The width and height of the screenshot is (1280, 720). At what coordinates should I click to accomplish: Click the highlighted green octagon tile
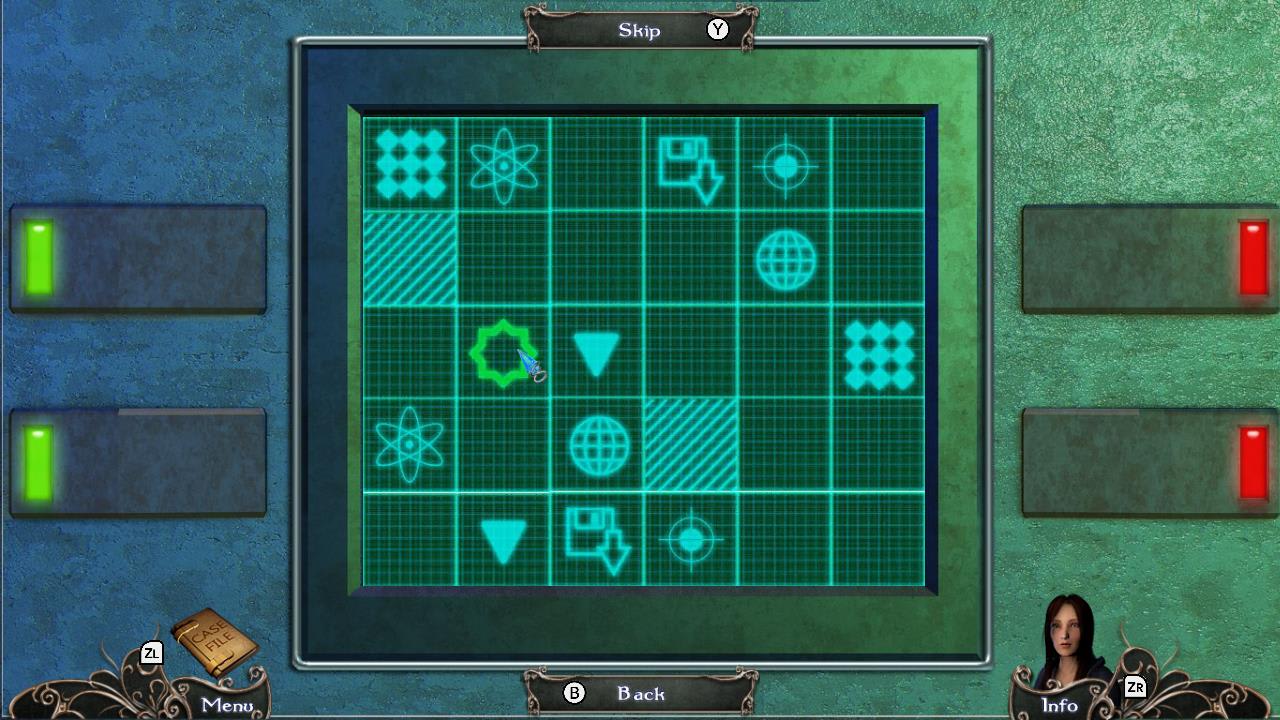coord(503,351)
